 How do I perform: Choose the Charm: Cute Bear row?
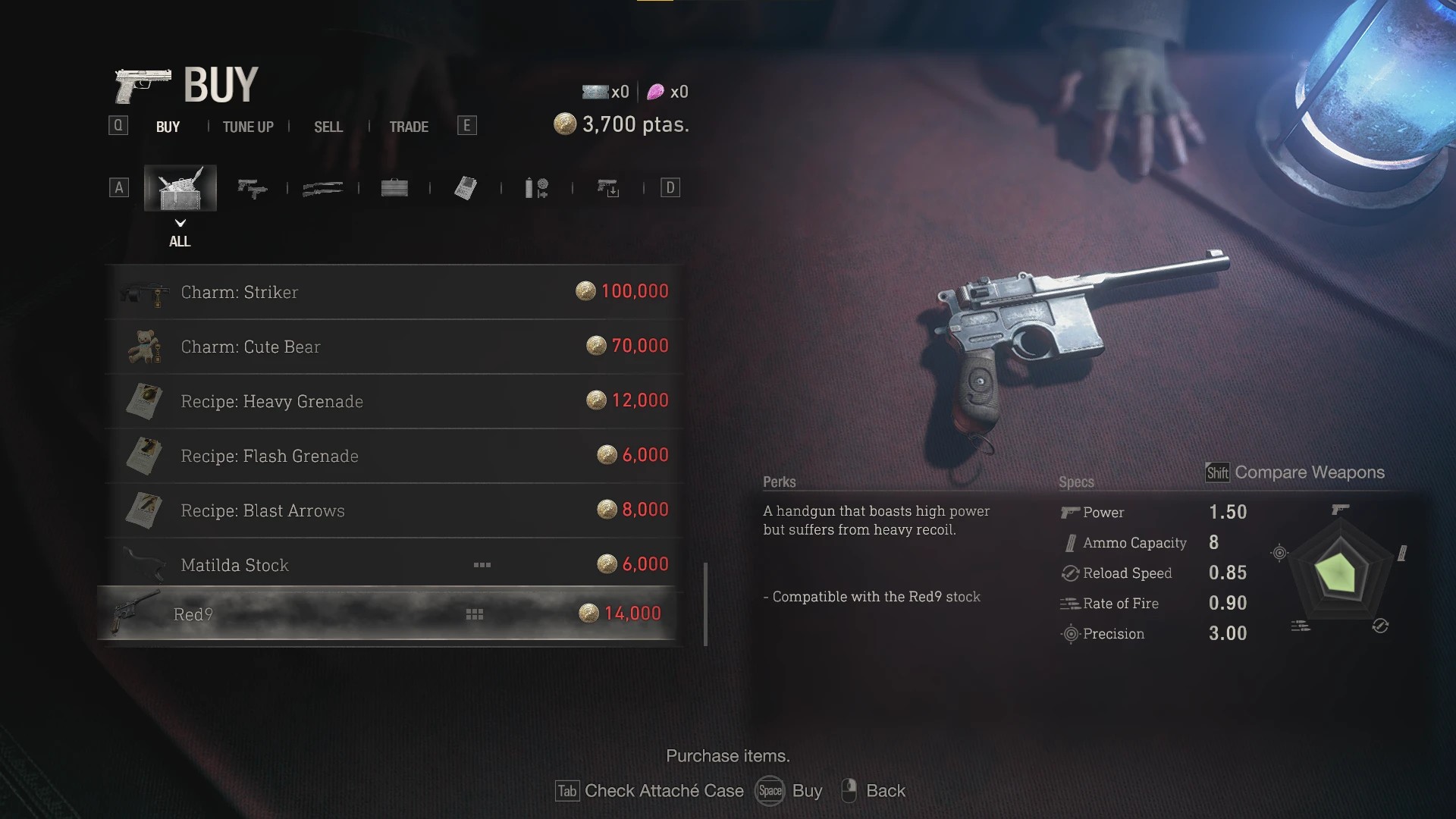click(394, 347)
